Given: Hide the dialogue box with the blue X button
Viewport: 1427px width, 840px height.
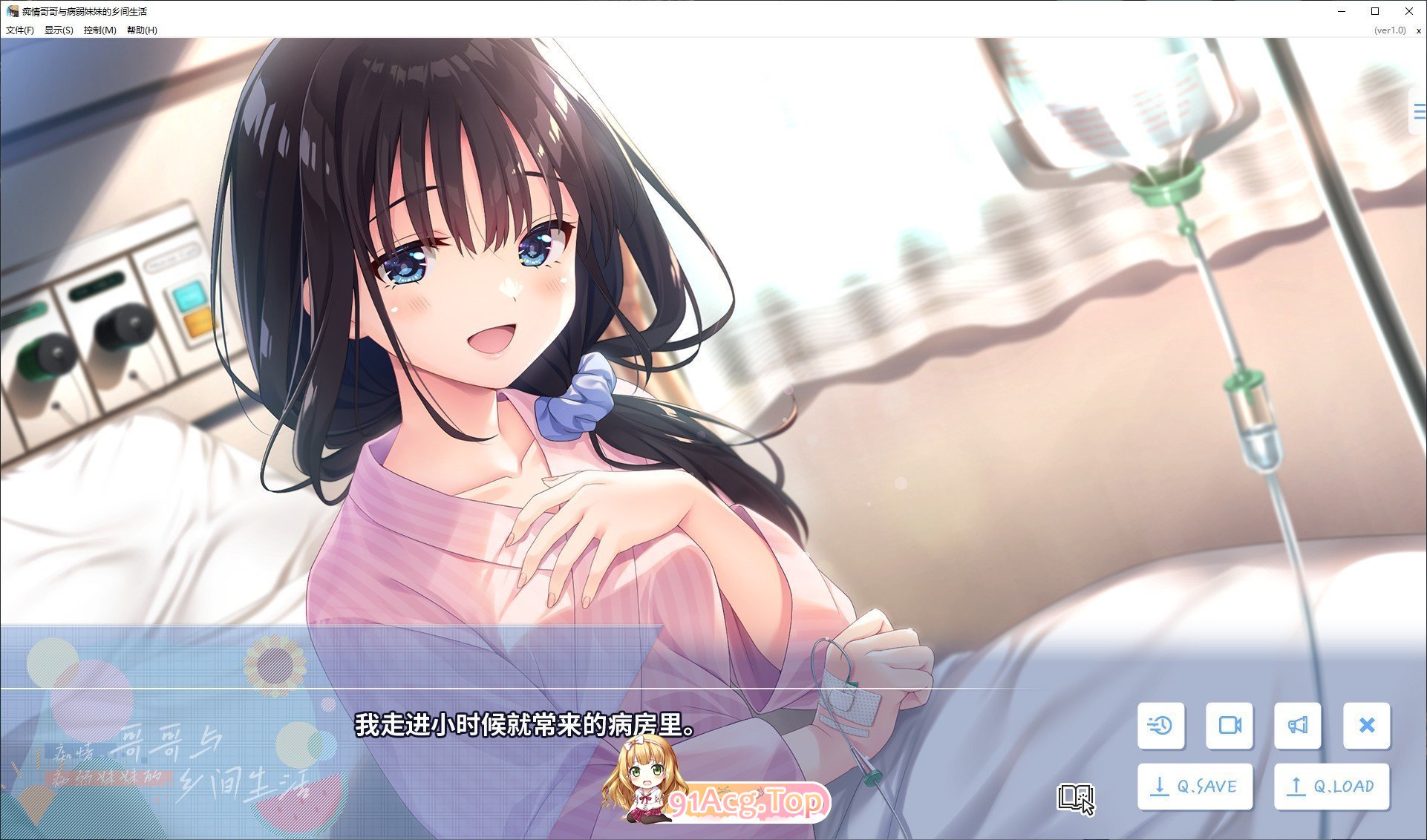Looking at the screenshot, I should pos(1366,726).
